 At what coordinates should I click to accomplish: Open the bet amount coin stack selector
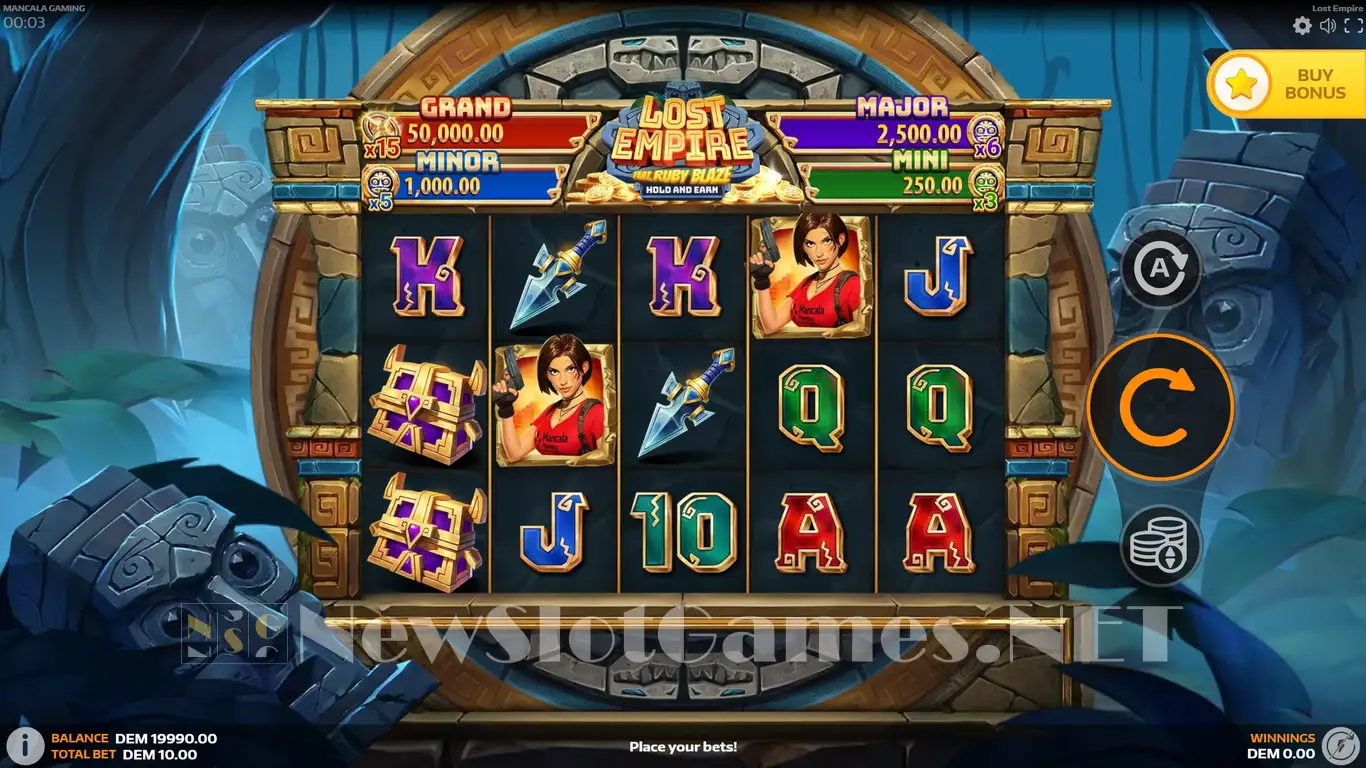pyautogui.click(x=1160, y=546)
